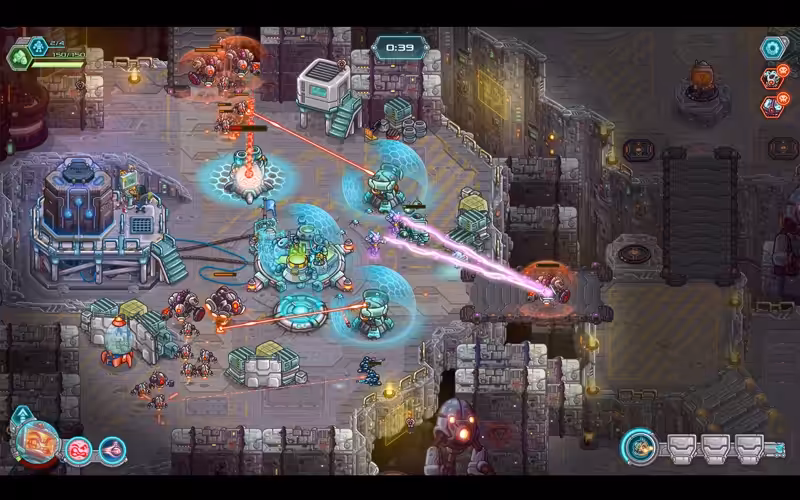Activate the red swirl hero ability

coord(79,451)
